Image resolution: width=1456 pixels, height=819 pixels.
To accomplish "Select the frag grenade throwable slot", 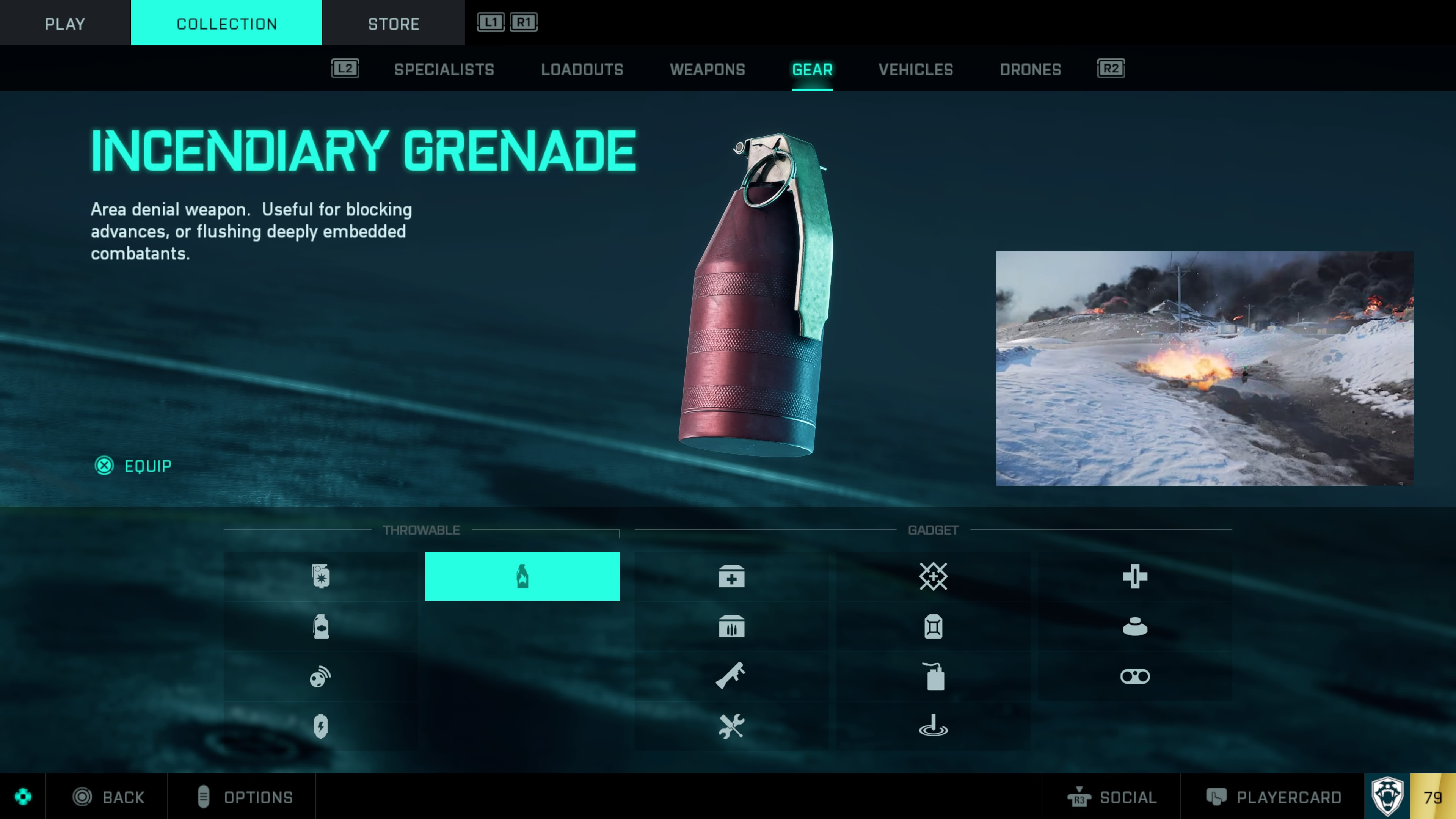I will pos(320,576).
